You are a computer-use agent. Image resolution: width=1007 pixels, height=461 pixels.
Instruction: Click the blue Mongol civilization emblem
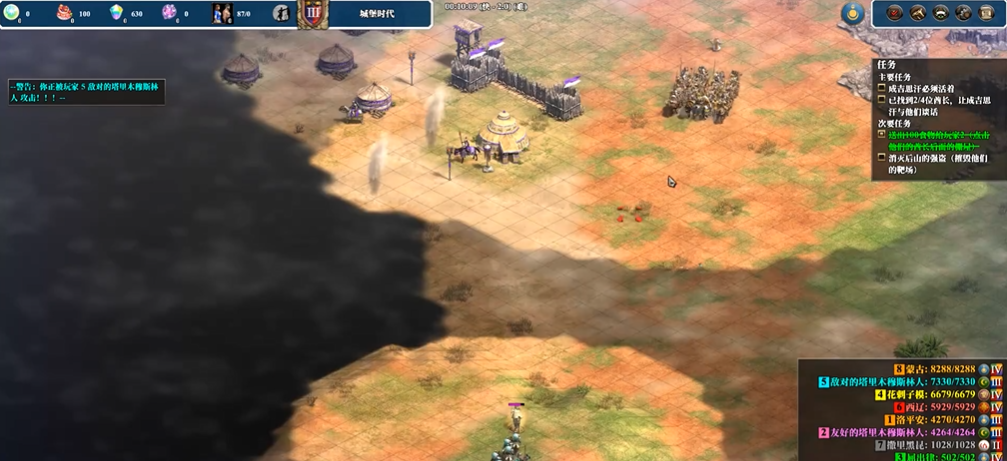852,13
